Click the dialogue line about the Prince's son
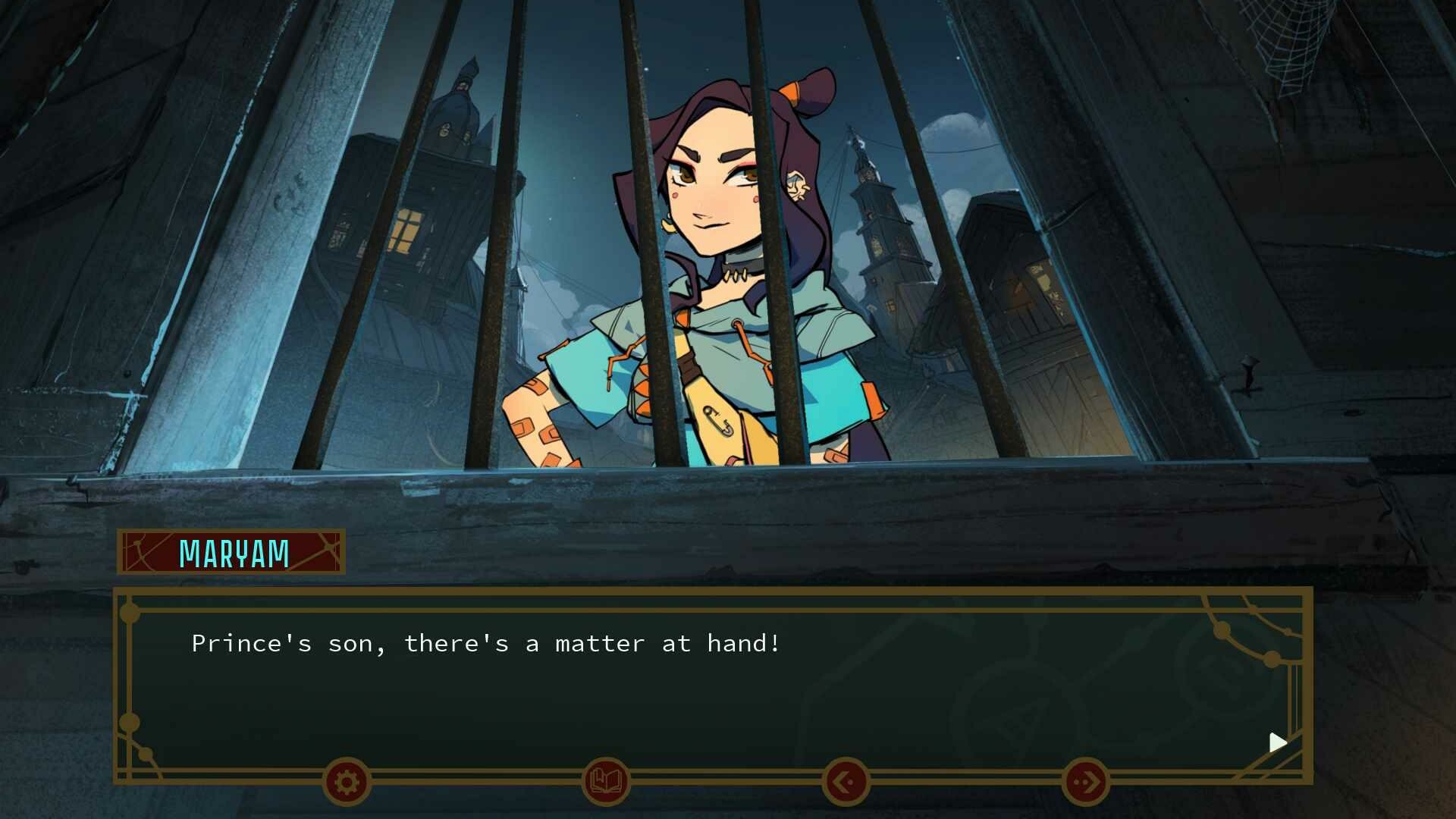1456x819 pixels. coord(485,643)
